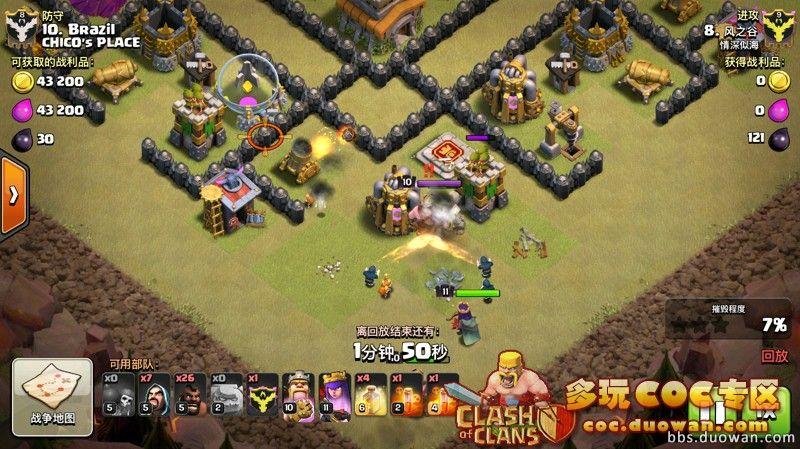Image resolution: width=800 pixels, height=449 pixels.
Task: Choose the hog rider slot with x26
Action: pos(190,394)
